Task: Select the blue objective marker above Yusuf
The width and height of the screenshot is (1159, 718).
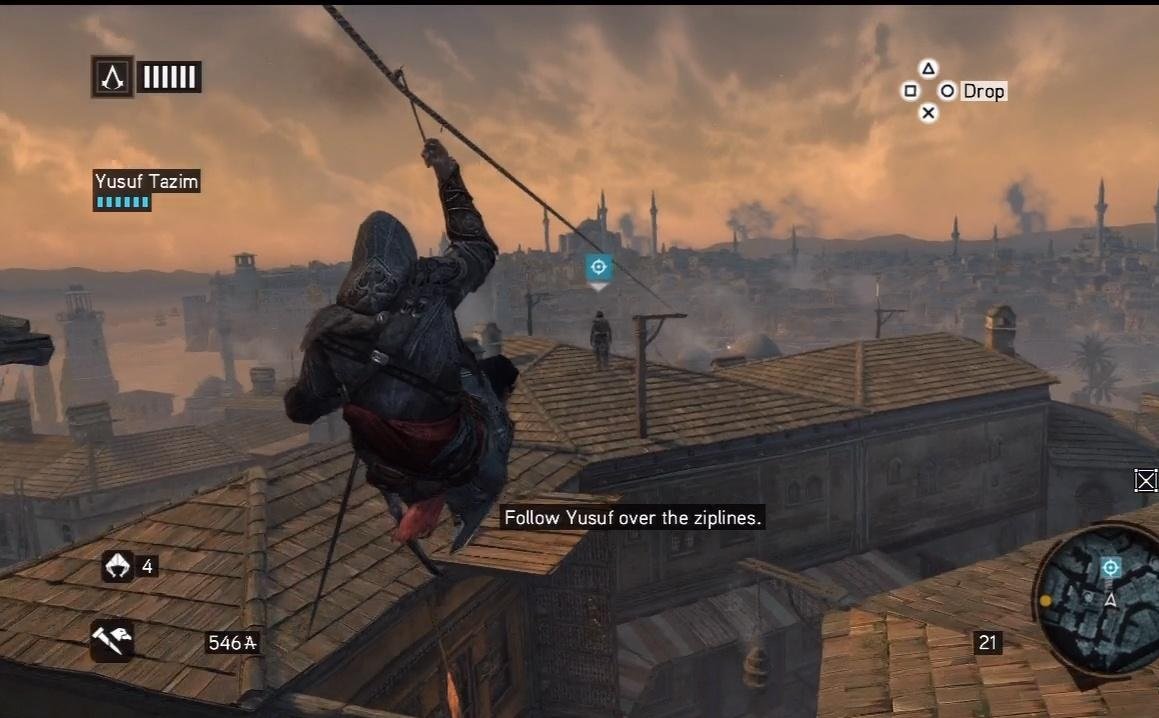Action: (598, 267)
